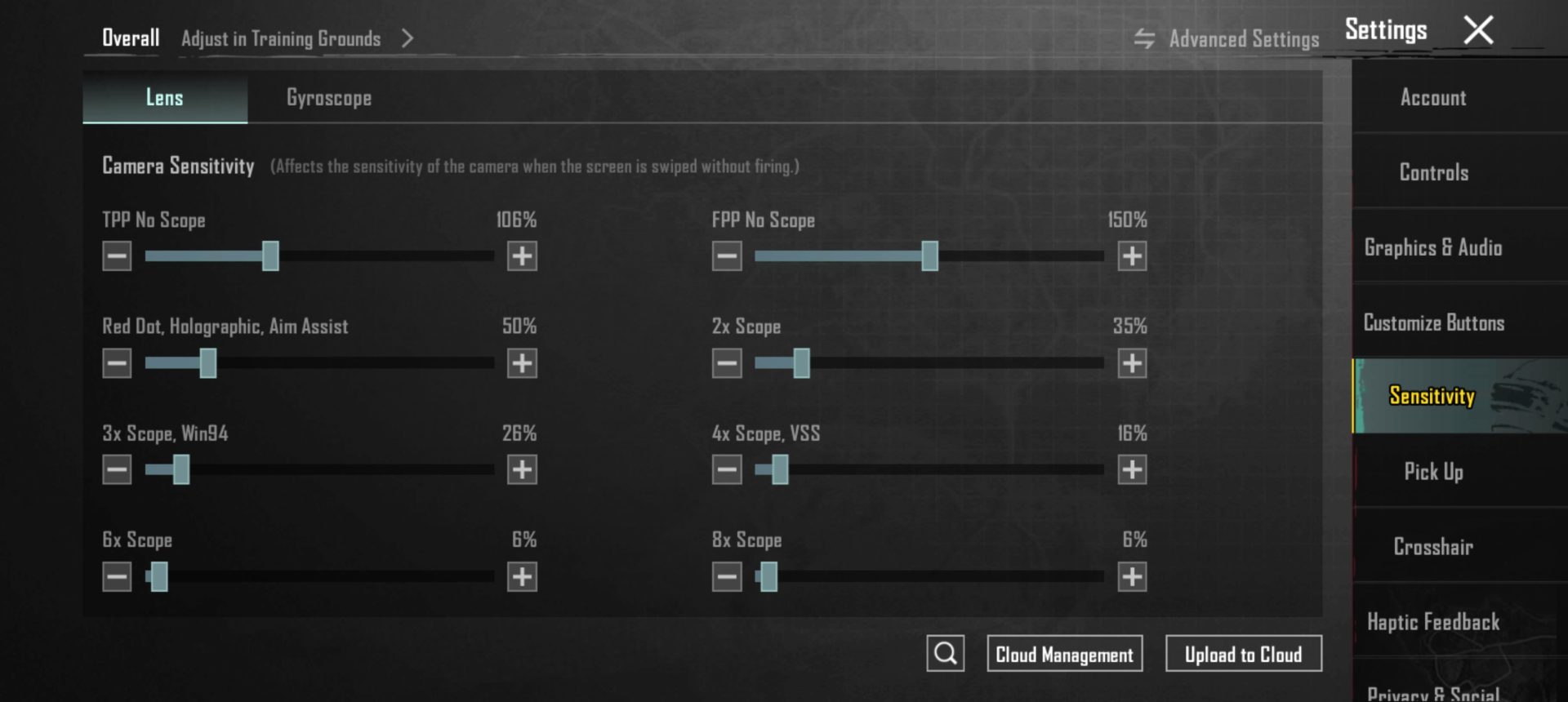Click the Cloud Management button
This screenshot has width=1568, height=702.
[x=1064, y=653]
